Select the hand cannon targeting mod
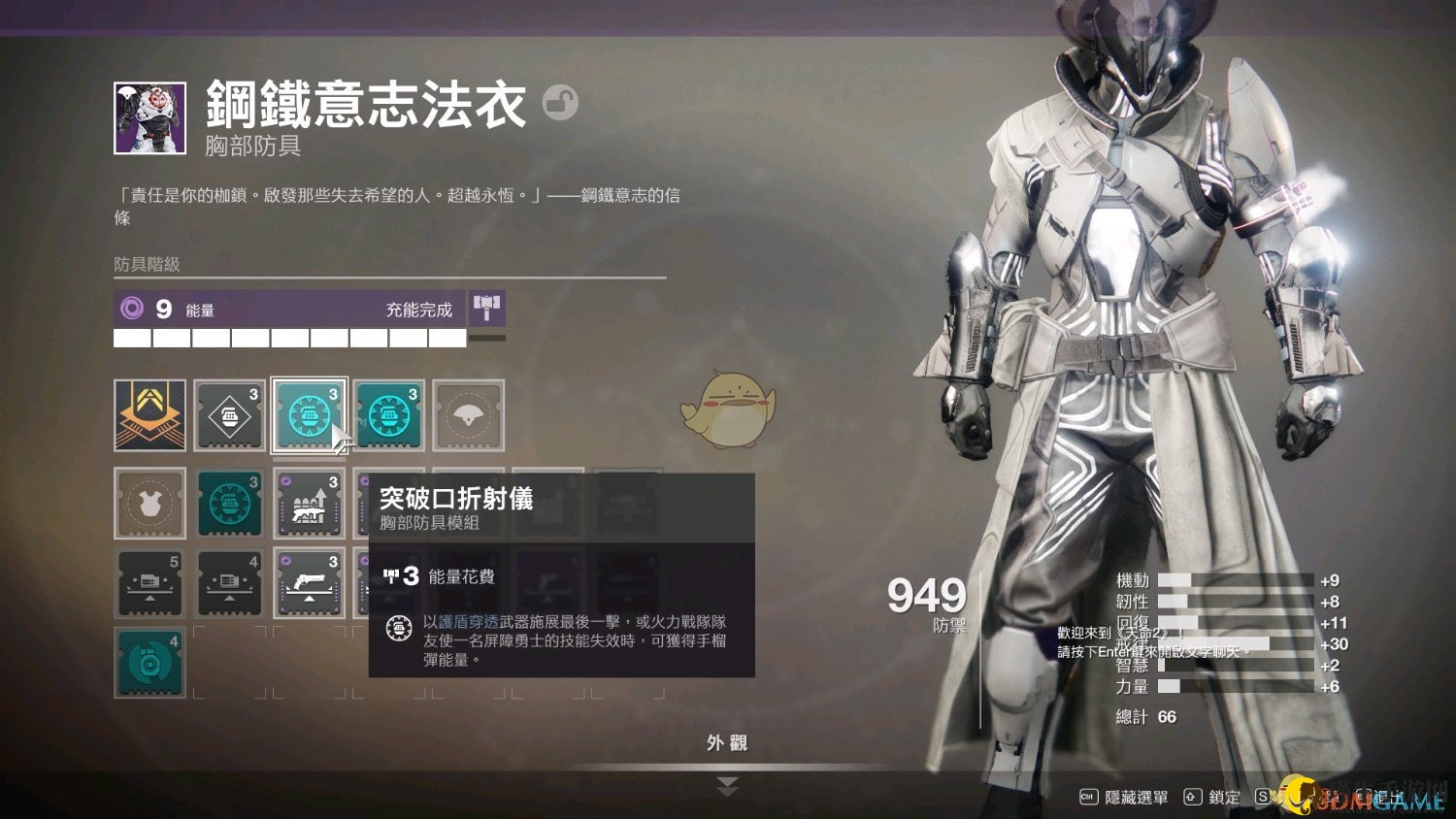This screenshot has height=819, width=1456. pyautogui.click(x=309, y=583)
